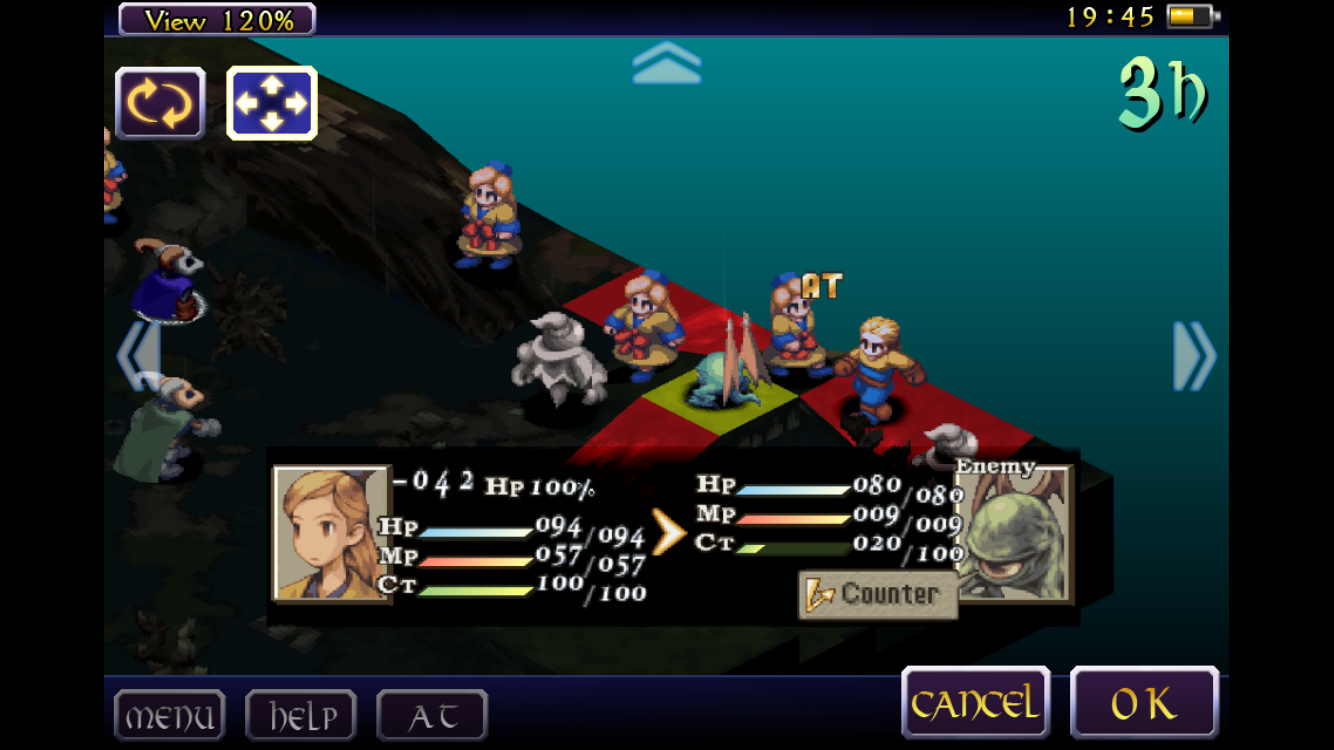Select the Counter ability tag

(877, 594)
